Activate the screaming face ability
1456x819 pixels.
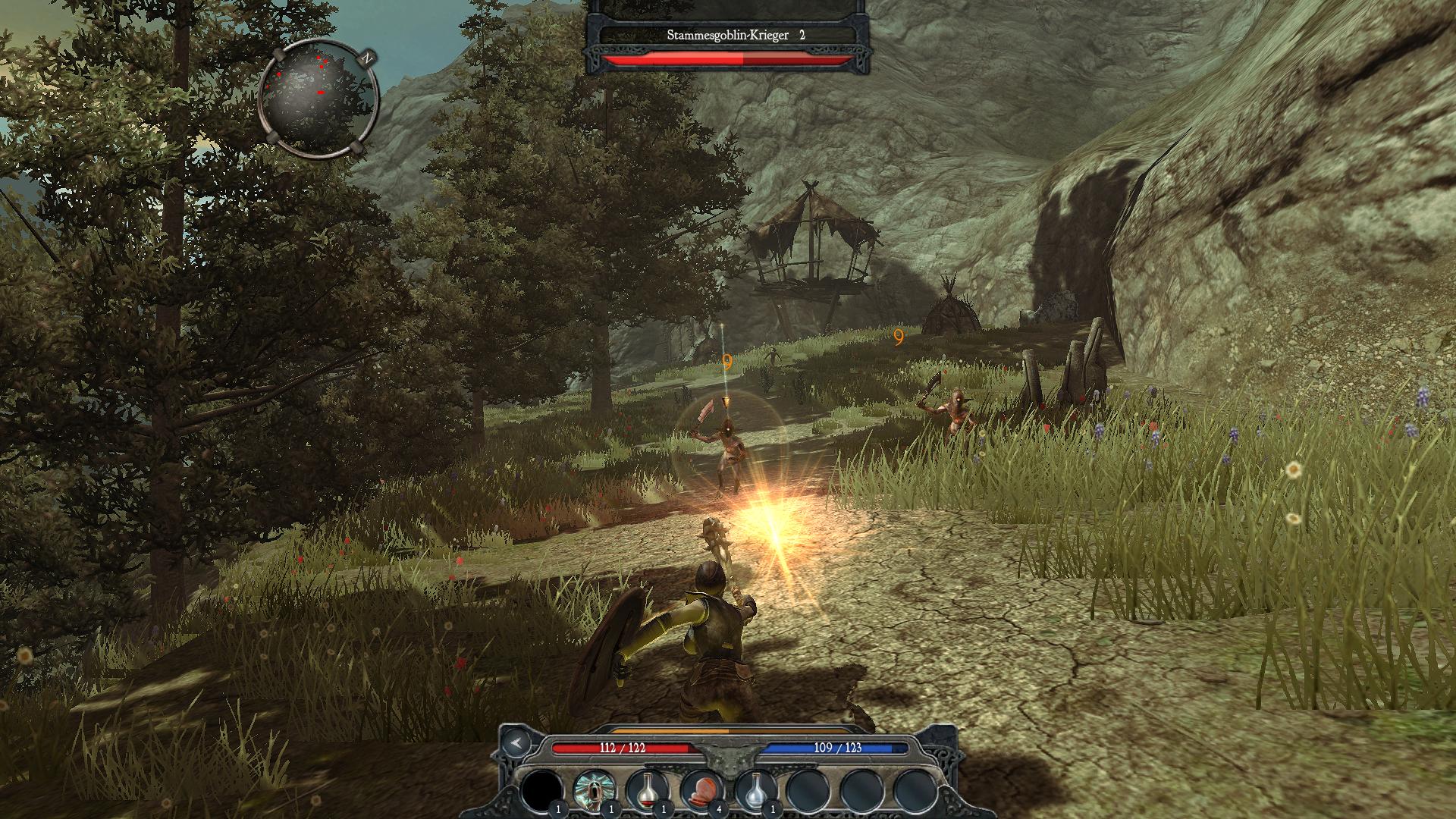[594, 790]
